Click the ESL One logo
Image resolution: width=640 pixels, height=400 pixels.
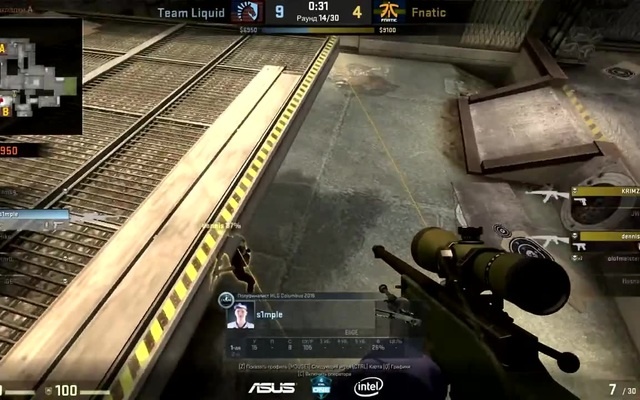321,386
